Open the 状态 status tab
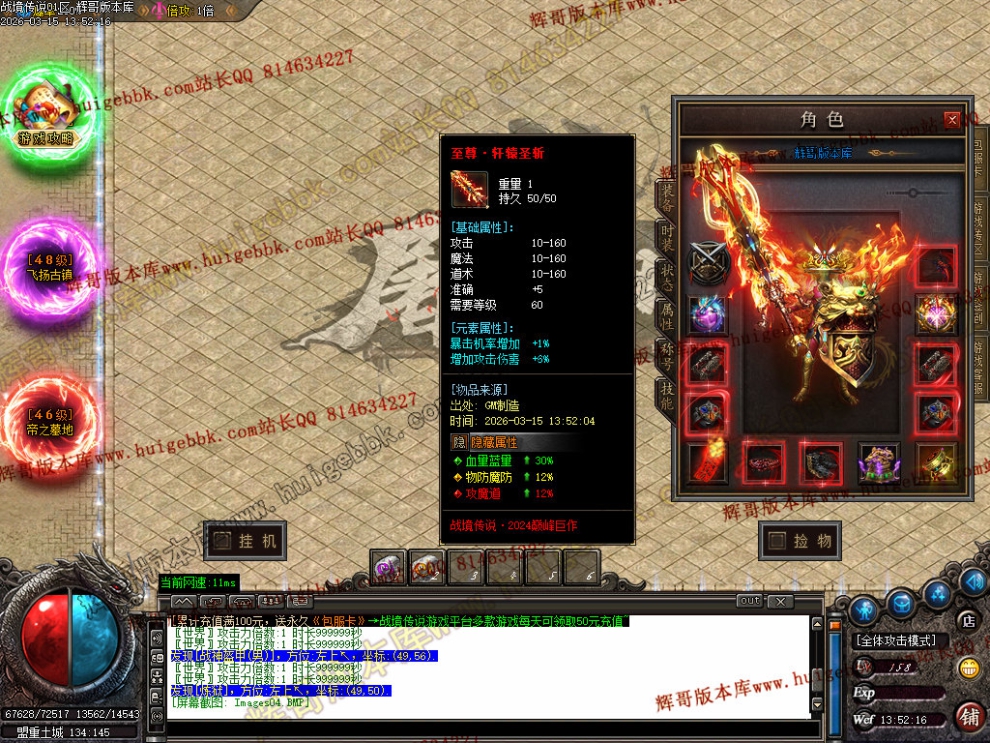 667,278
